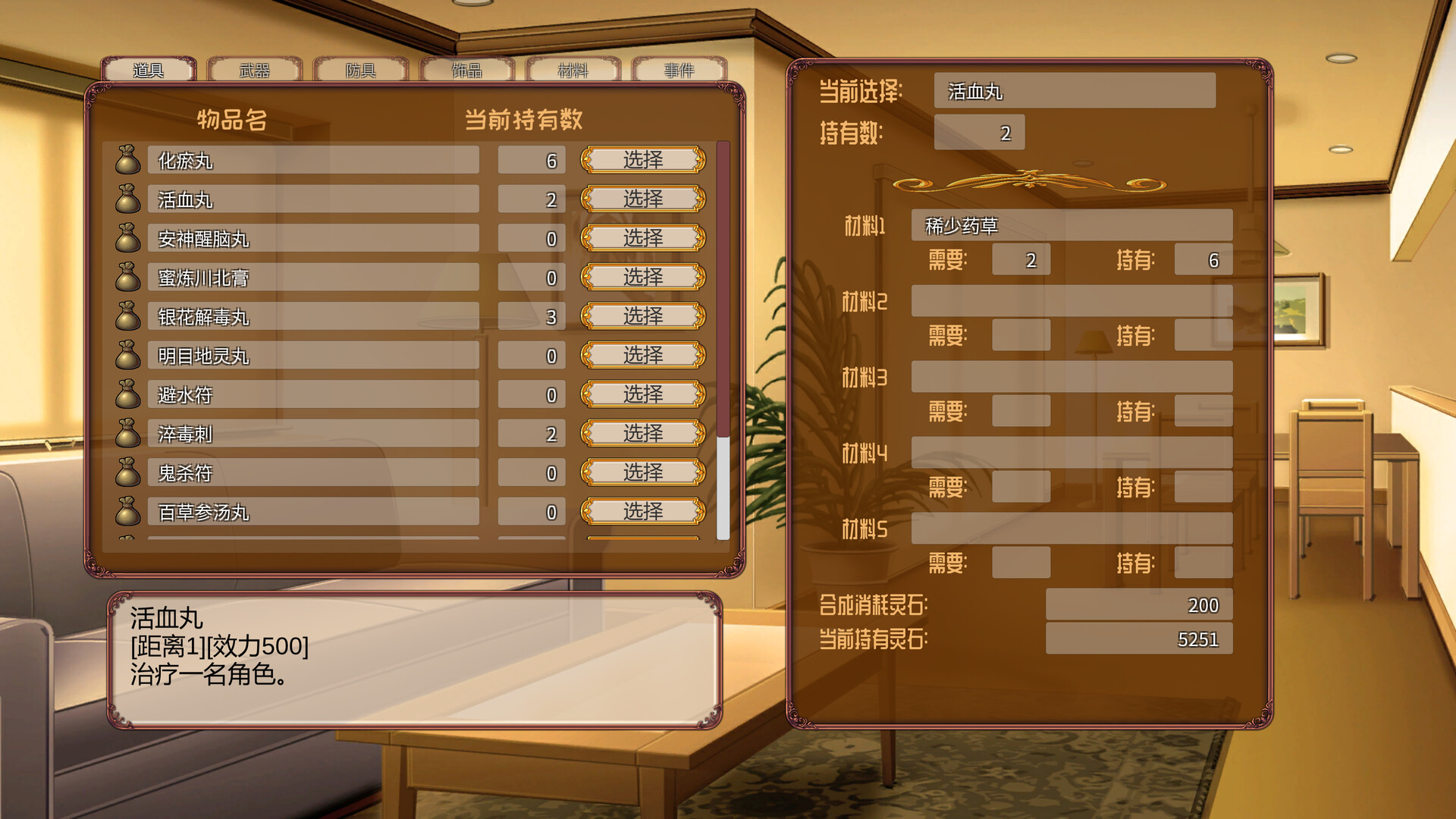1456x819 pixels.
Task: Click the pouch icon beside 百草参汤丸
Action: point(127,513)
